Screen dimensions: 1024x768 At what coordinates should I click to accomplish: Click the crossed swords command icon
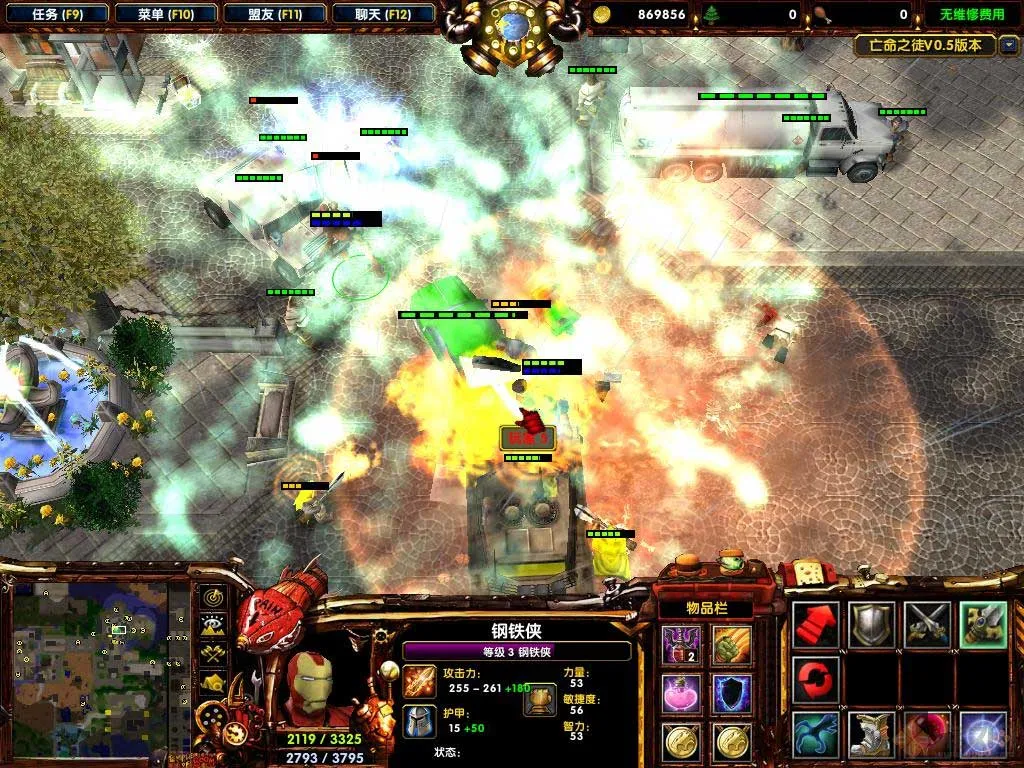coord(927,624)
